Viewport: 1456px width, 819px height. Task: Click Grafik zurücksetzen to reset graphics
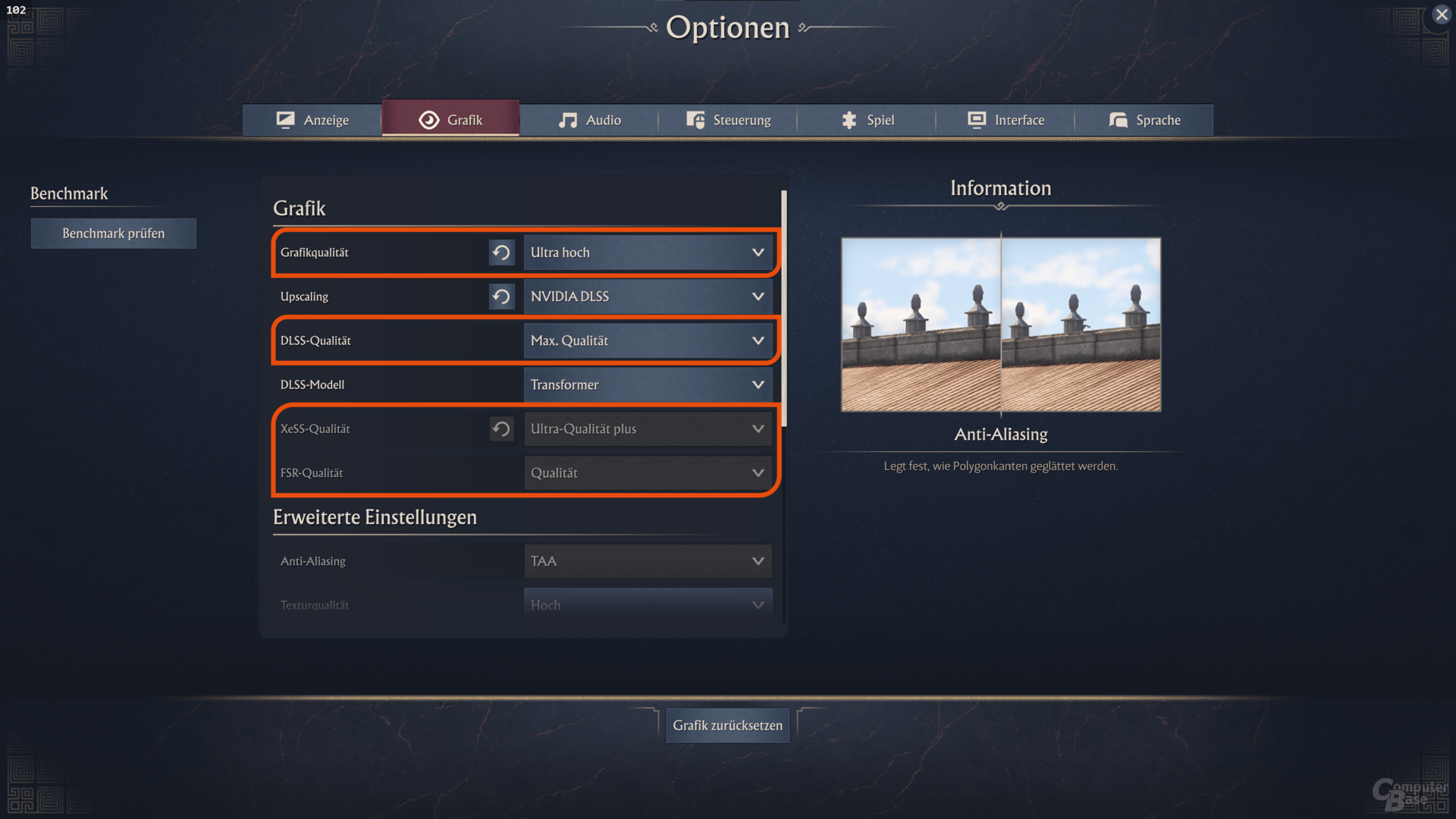tap(727, 726)
